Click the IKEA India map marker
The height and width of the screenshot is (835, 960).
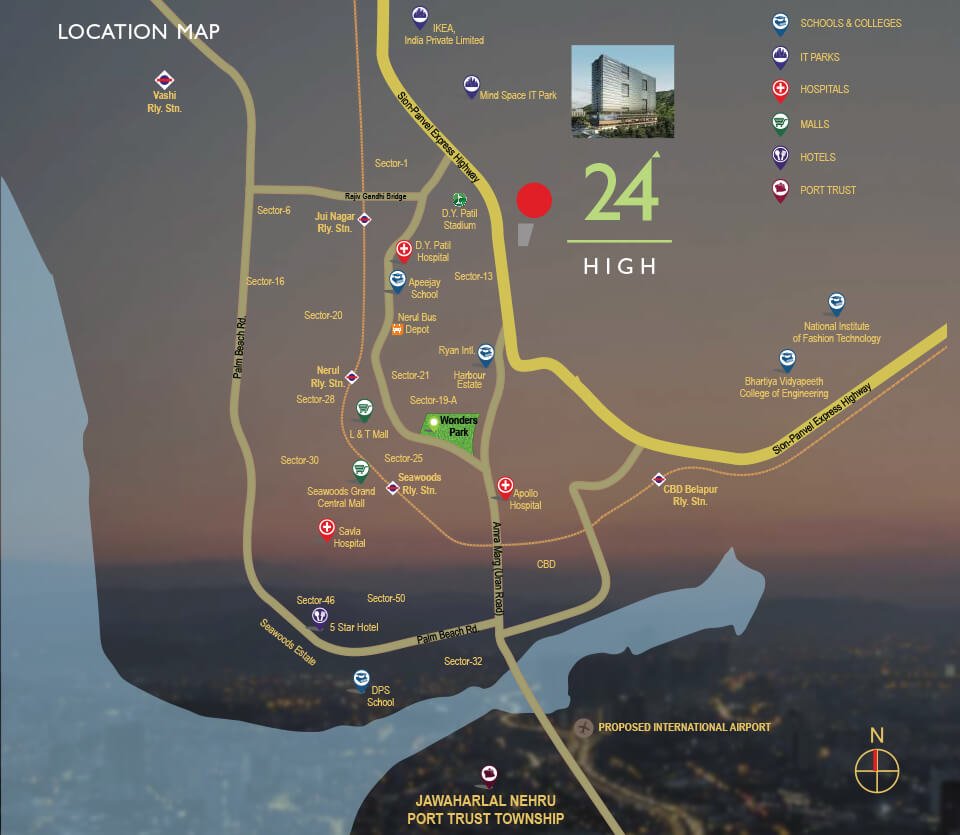[419, 17]
